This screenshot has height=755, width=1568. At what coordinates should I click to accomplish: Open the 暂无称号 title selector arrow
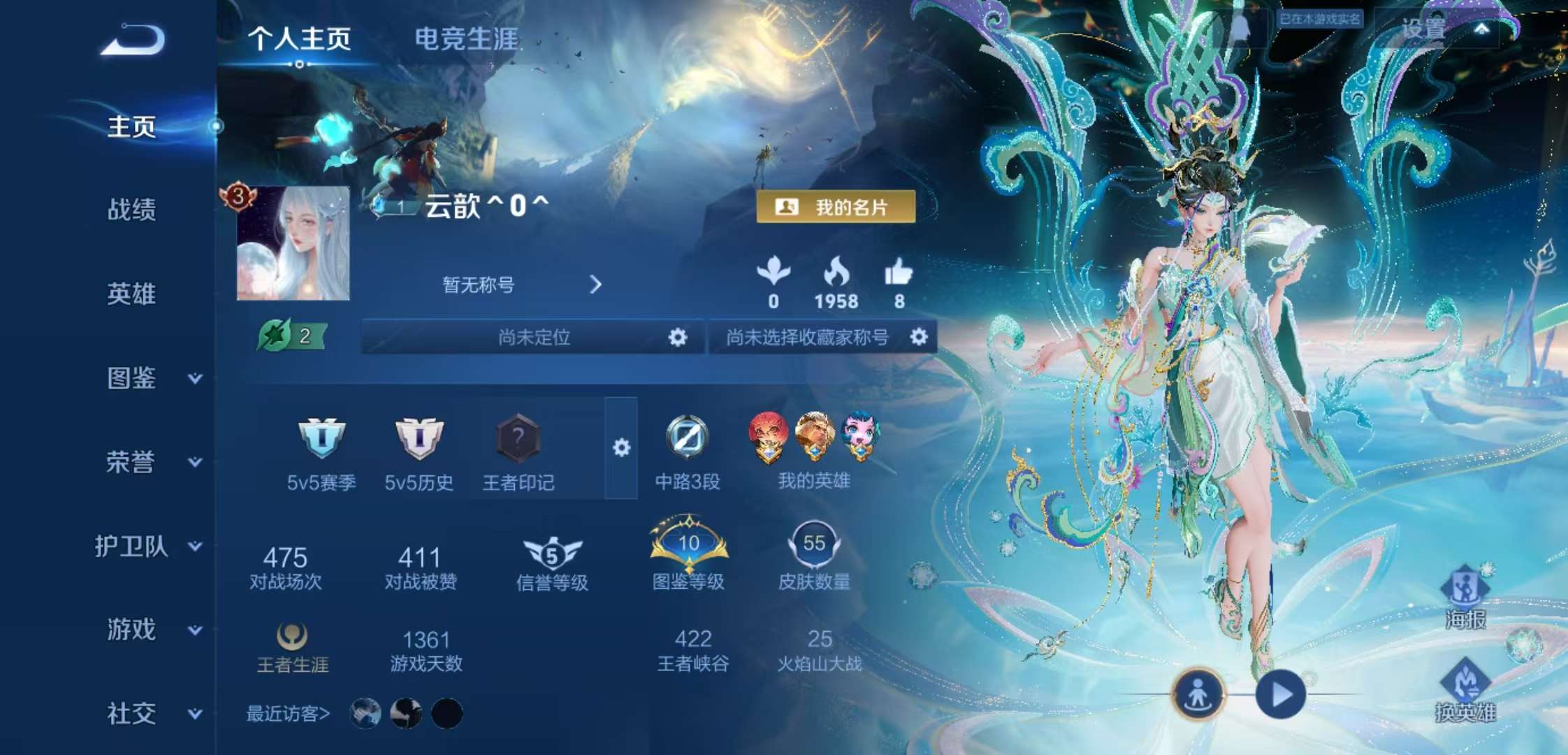tap(596, 285)
